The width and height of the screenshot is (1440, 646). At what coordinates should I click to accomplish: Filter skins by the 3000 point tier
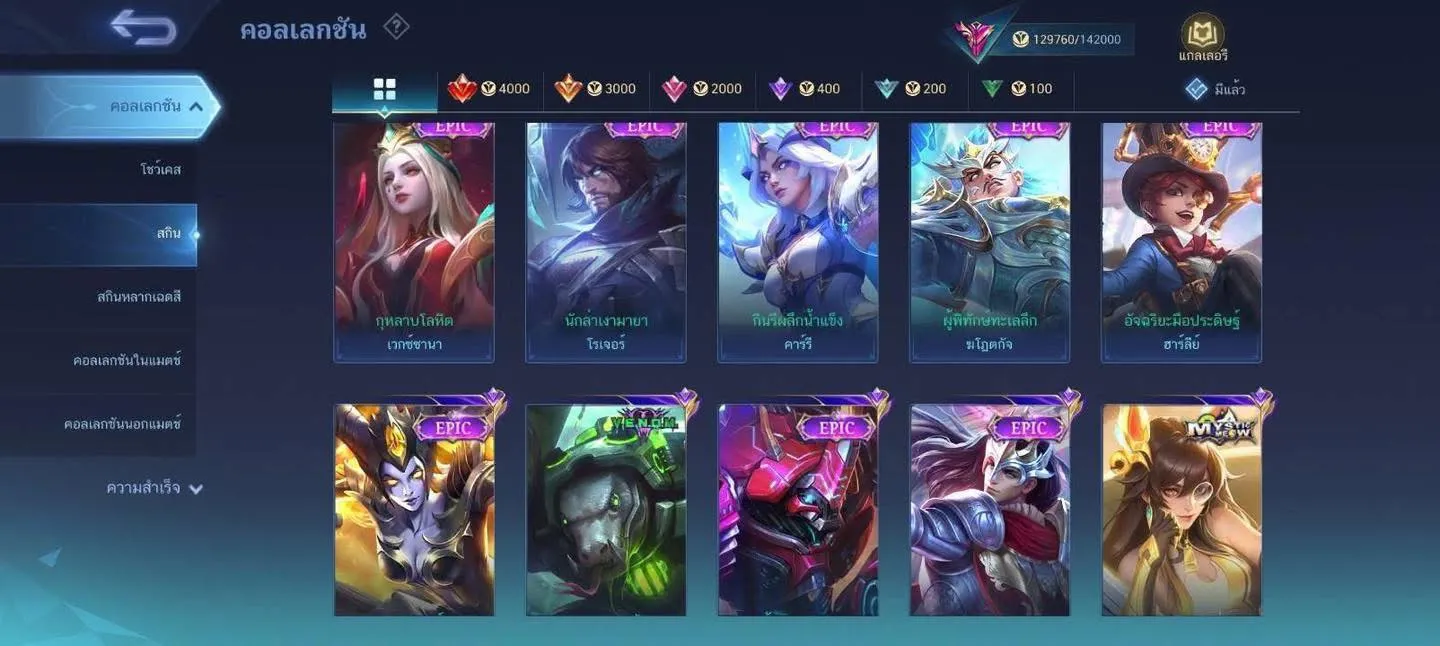596,89
